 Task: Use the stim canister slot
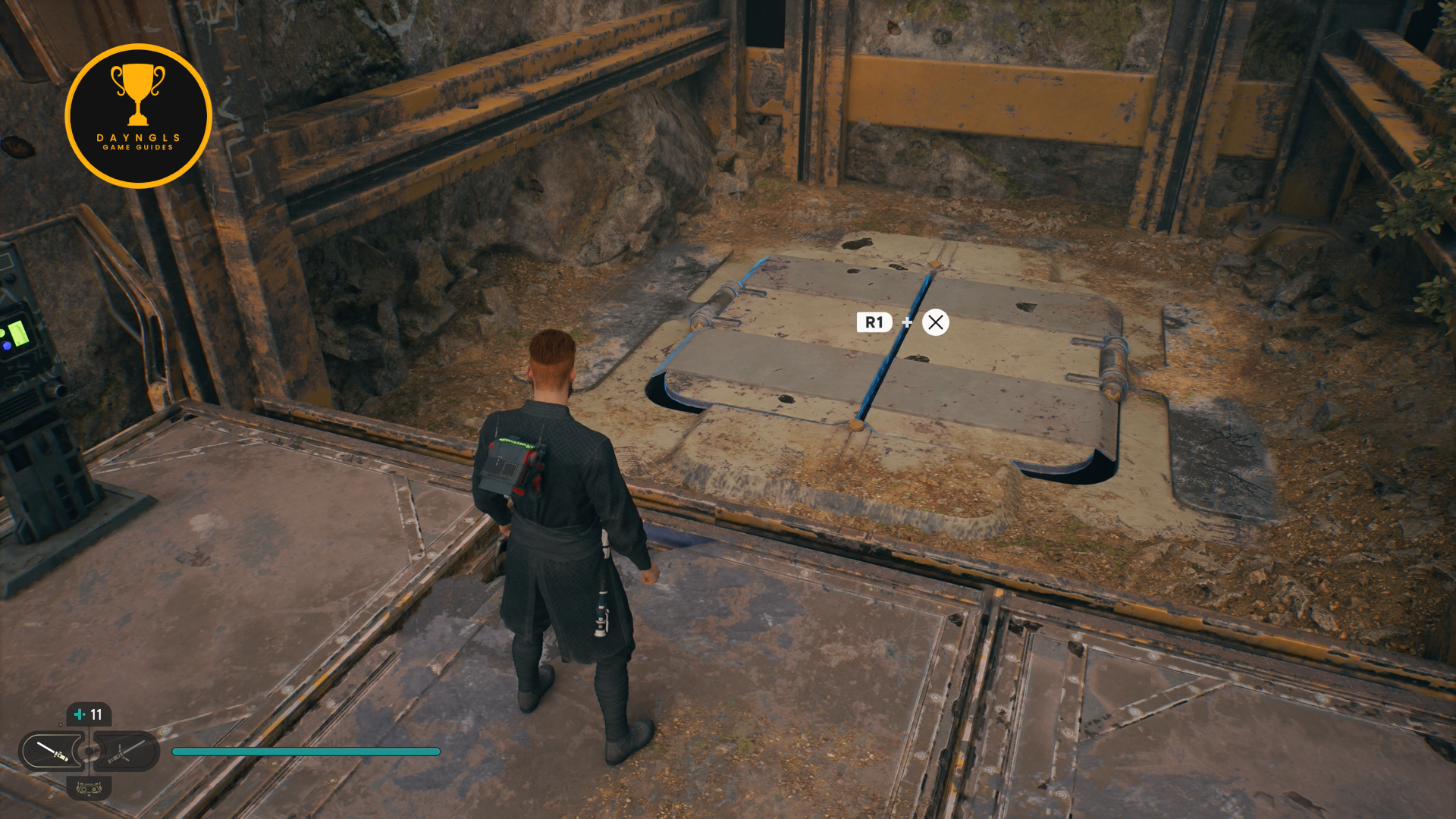pos(89,714)
